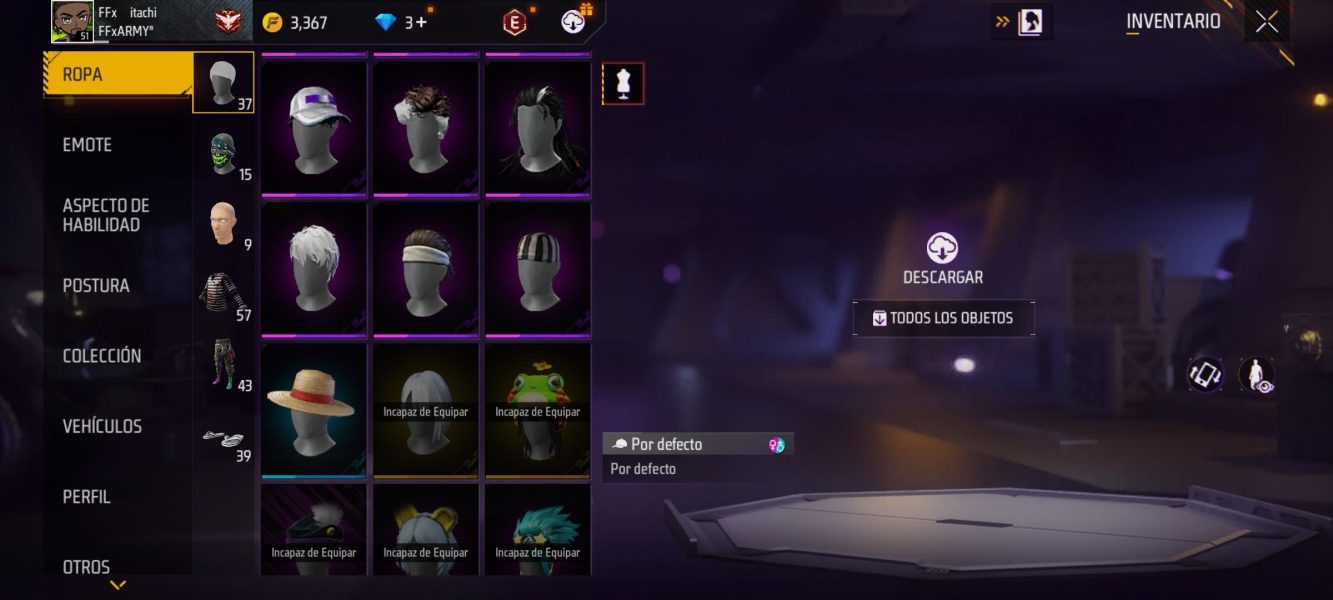Select the striped shirt tops subcategory
This screenshot has width=1333, height=600.
click(224, 294)
